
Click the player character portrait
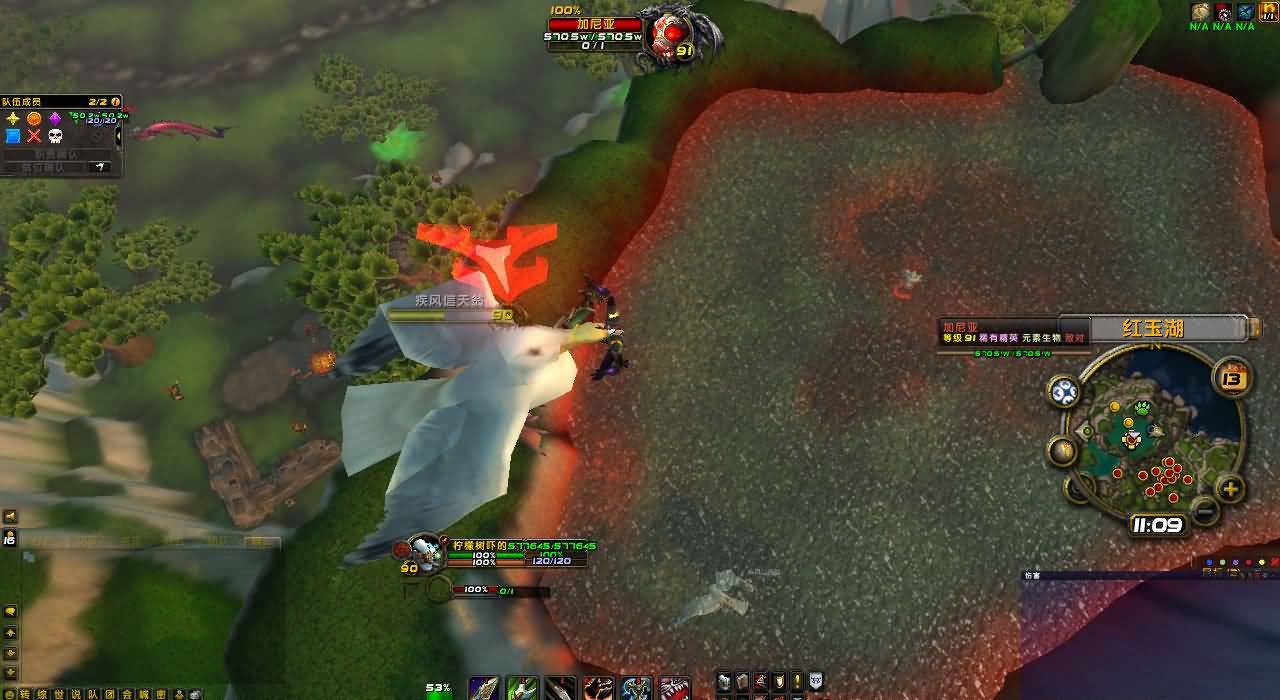coord(427,552)
